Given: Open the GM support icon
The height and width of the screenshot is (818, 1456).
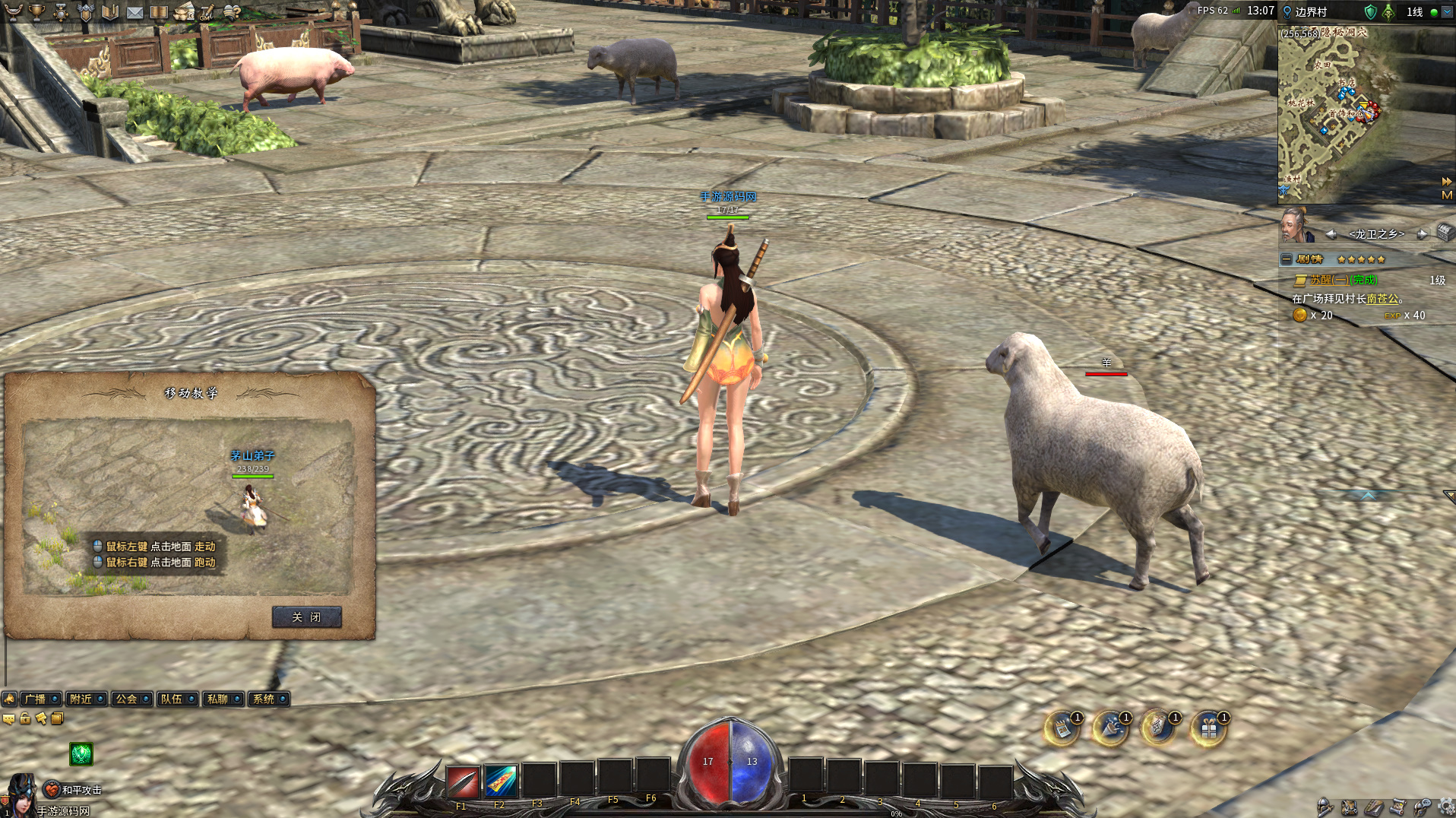Looking at the screenshot, I should pos(206,11).
